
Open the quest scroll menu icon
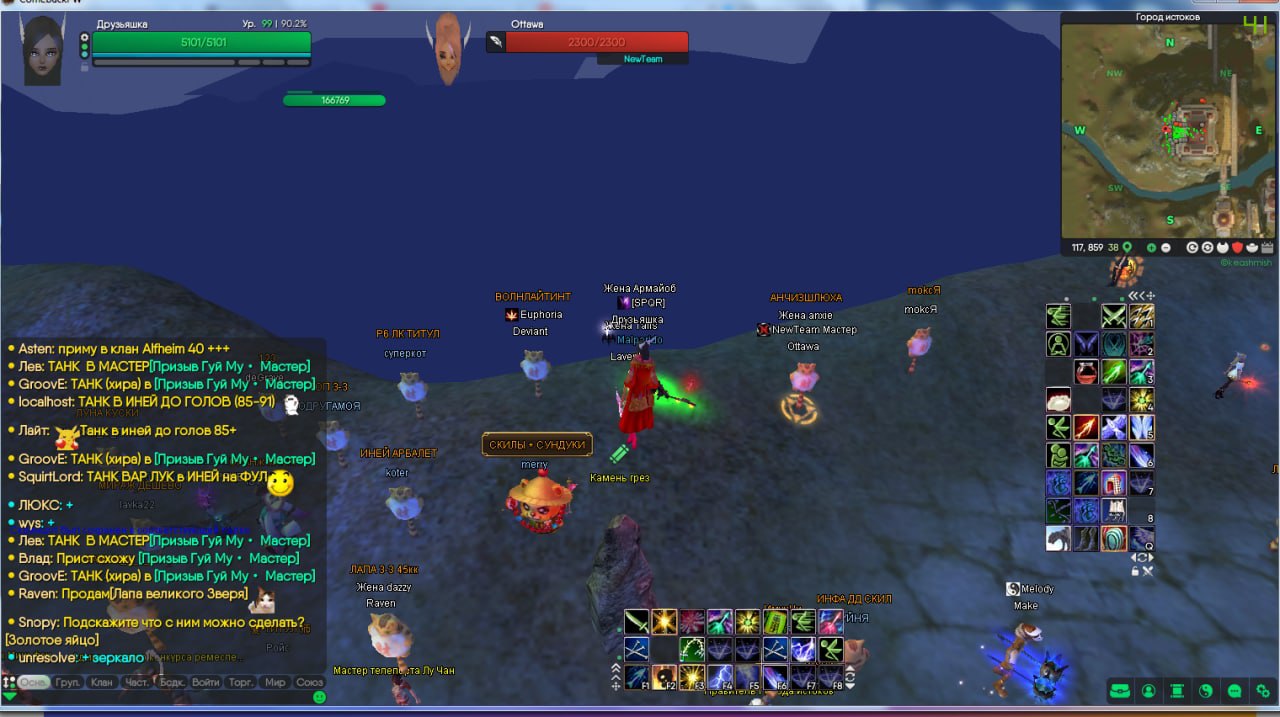pos(1178,691)
